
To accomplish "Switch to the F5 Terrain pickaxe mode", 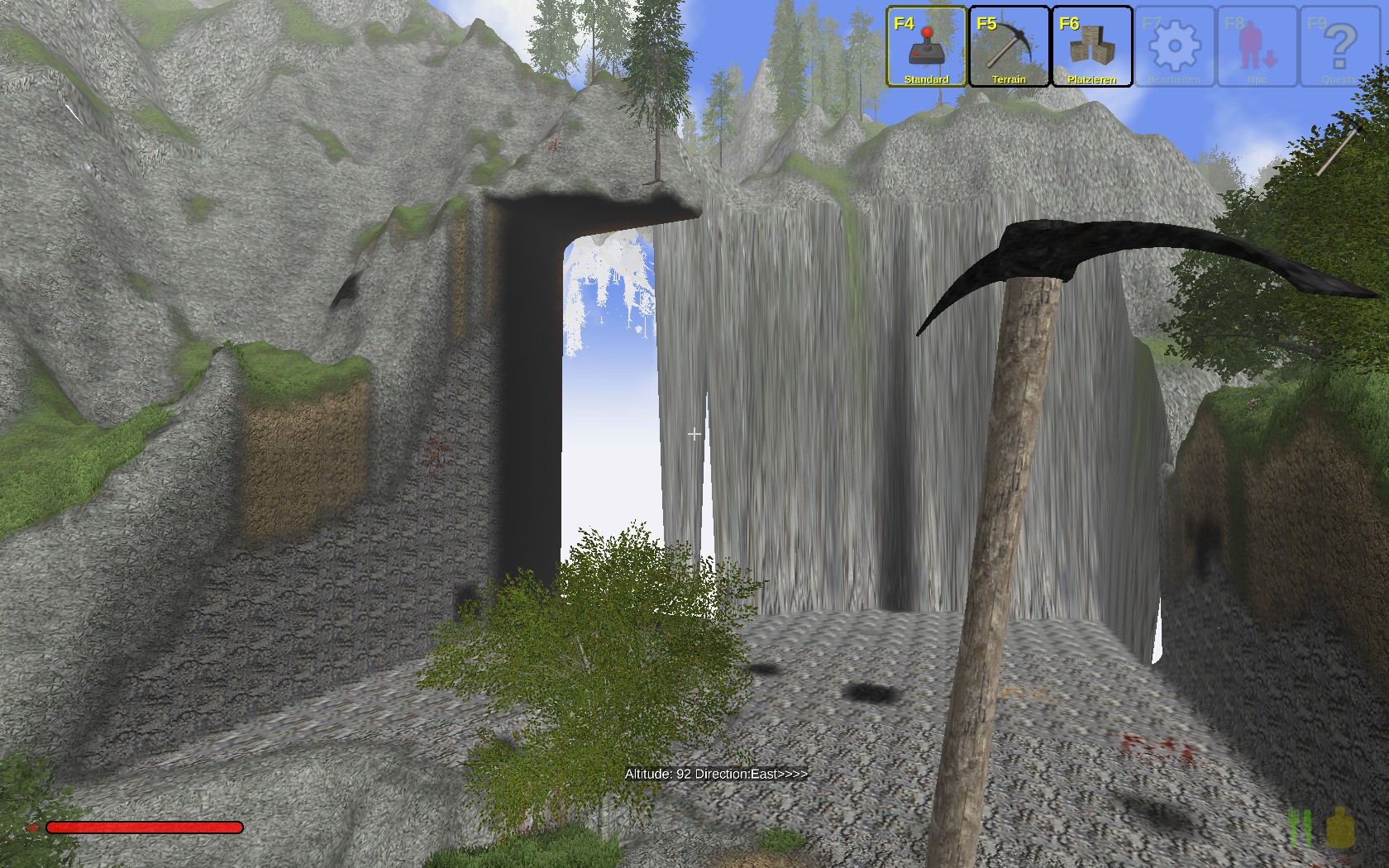I will tap(1009, 46).
